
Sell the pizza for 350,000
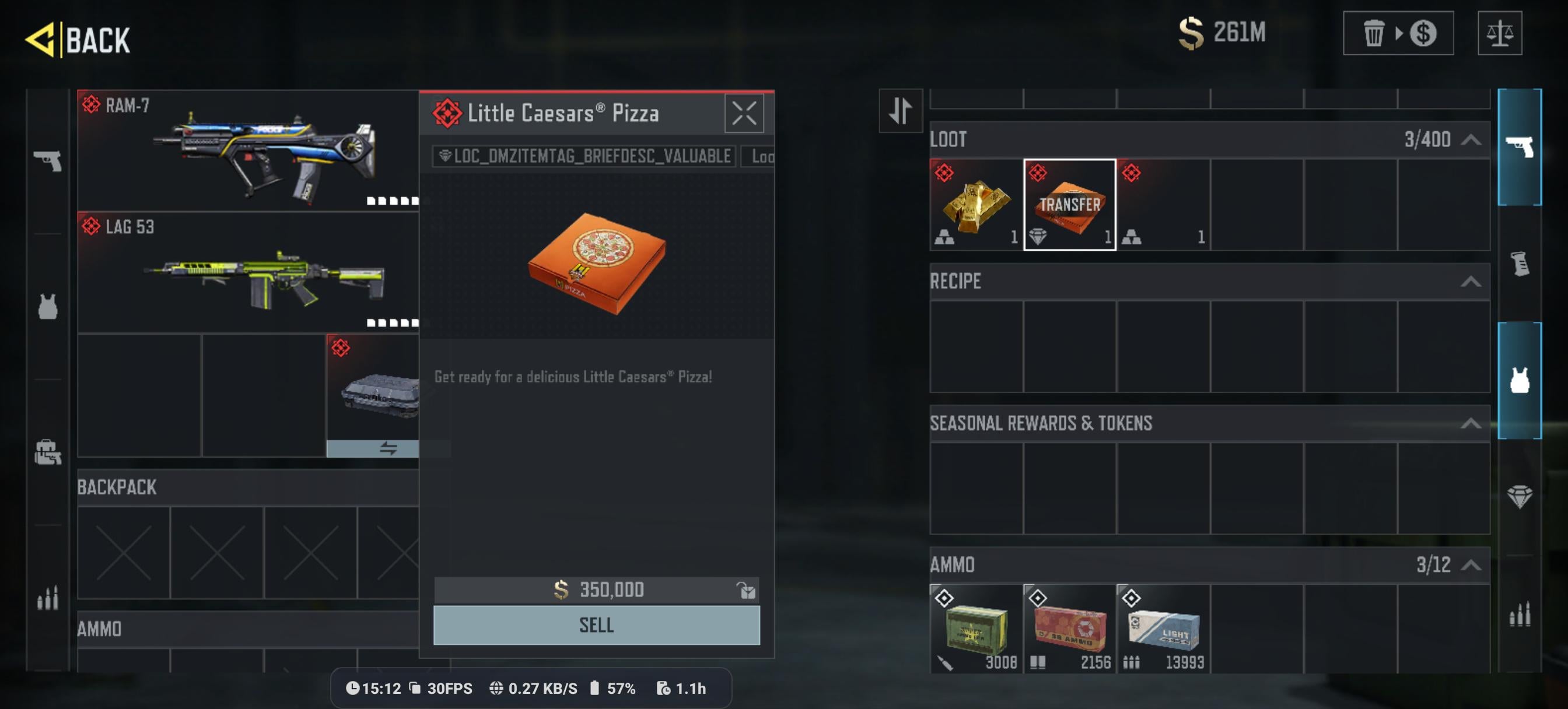coord(596,625)
